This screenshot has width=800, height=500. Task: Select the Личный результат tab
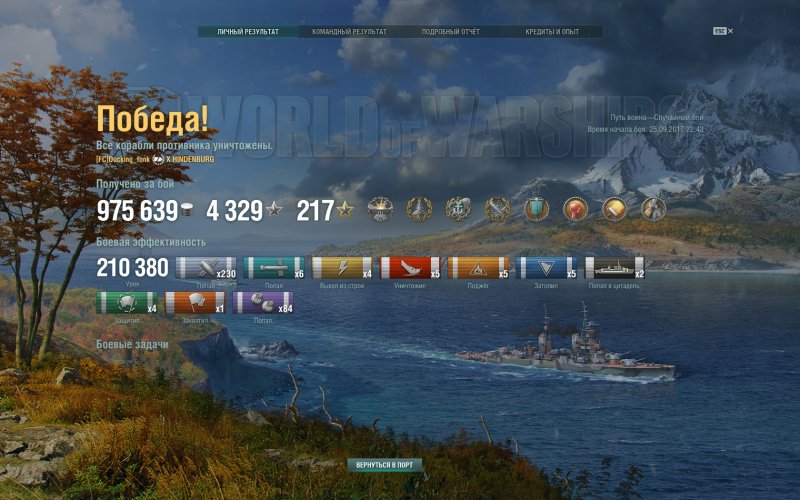(248, 32)
